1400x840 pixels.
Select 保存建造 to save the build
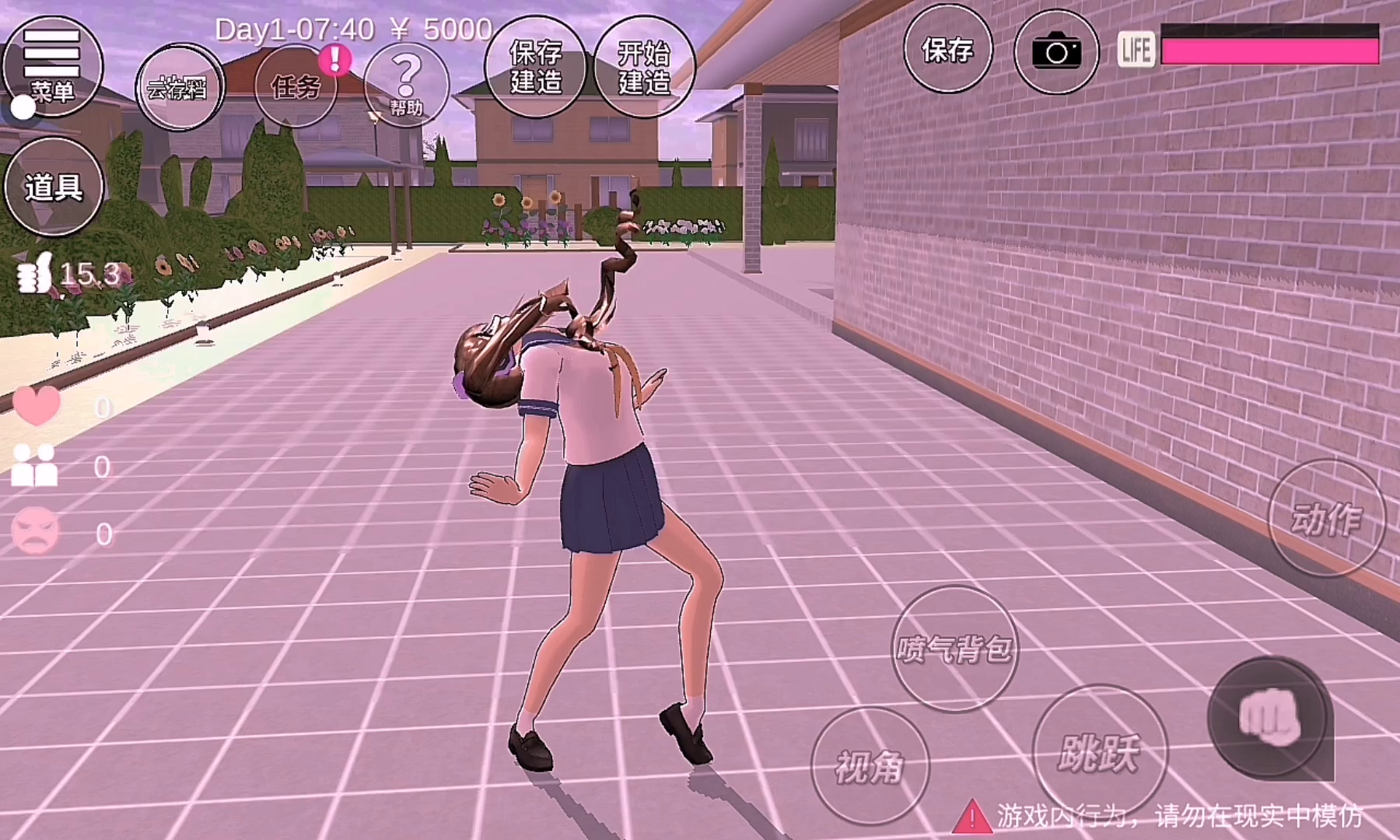[x=536, y=67]
